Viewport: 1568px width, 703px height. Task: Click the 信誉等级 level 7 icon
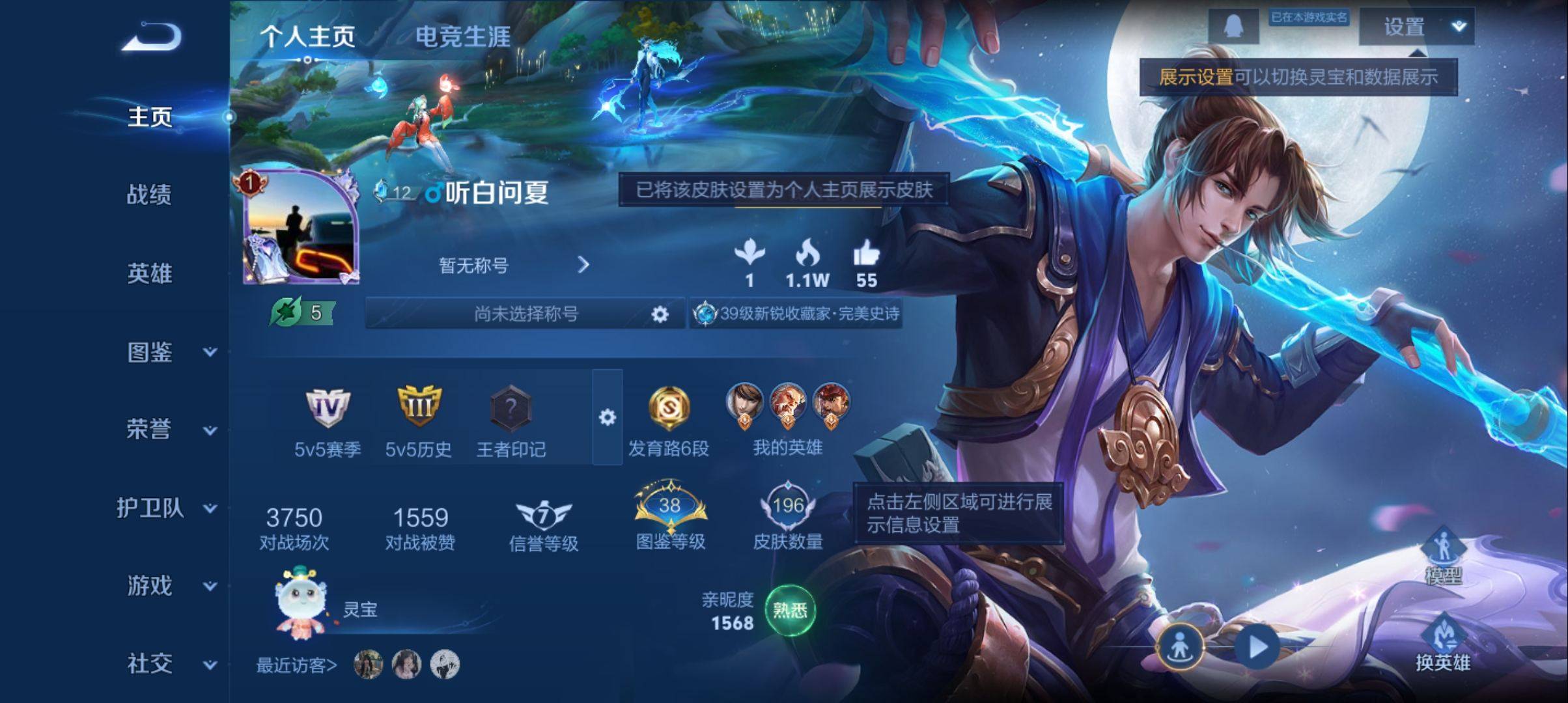[x=544, y=513]
